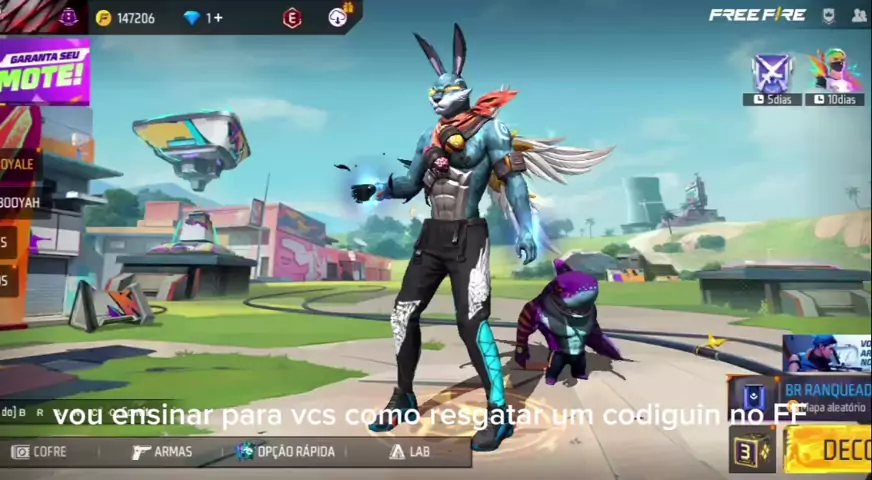This screenshot has width=872, height=480.
Task: Open the Cofre vault menu
Action: click(38, 452)
